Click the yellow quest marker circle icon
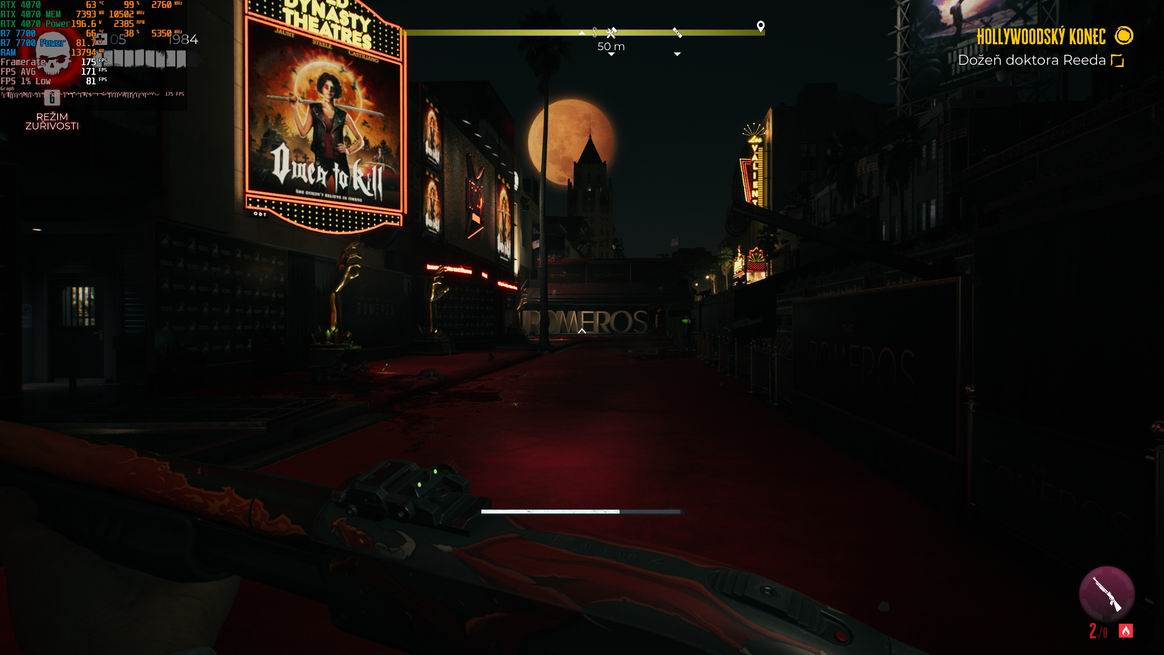Image resolution: width=1164 pixels, height=655 pixels. 1124,37
